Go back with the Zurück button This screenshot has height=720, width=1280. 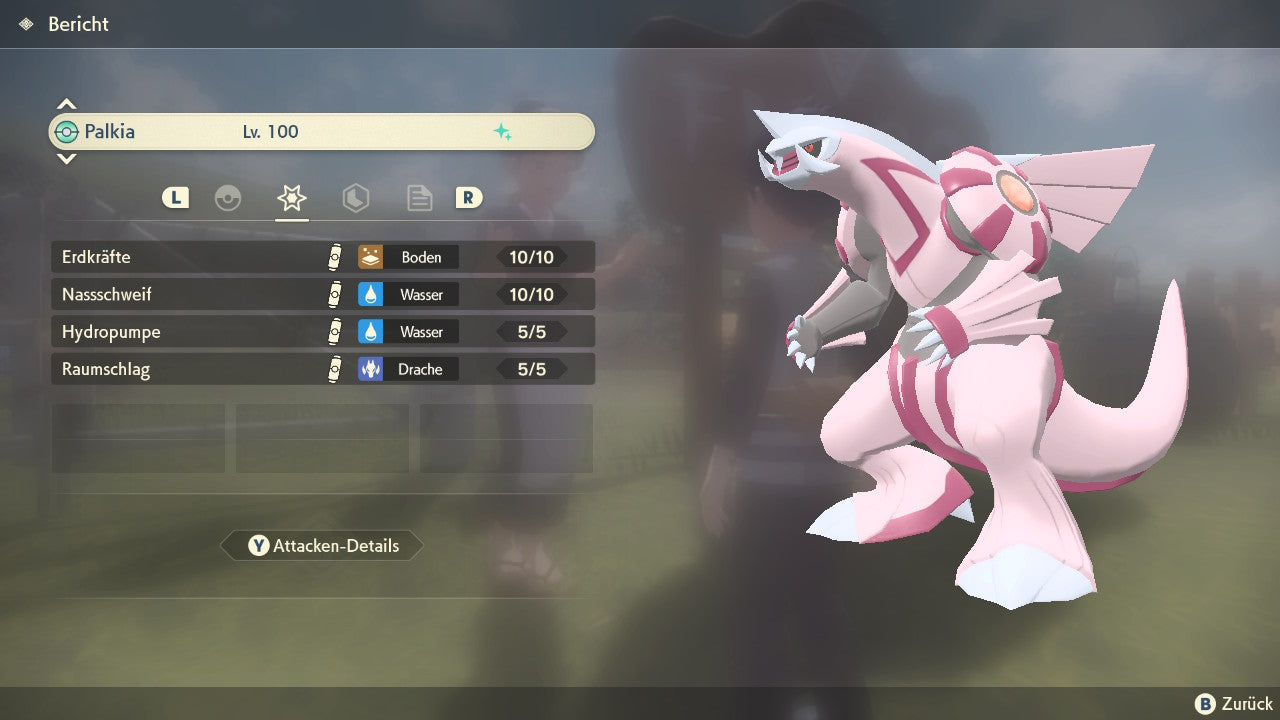click(1234, 704)
